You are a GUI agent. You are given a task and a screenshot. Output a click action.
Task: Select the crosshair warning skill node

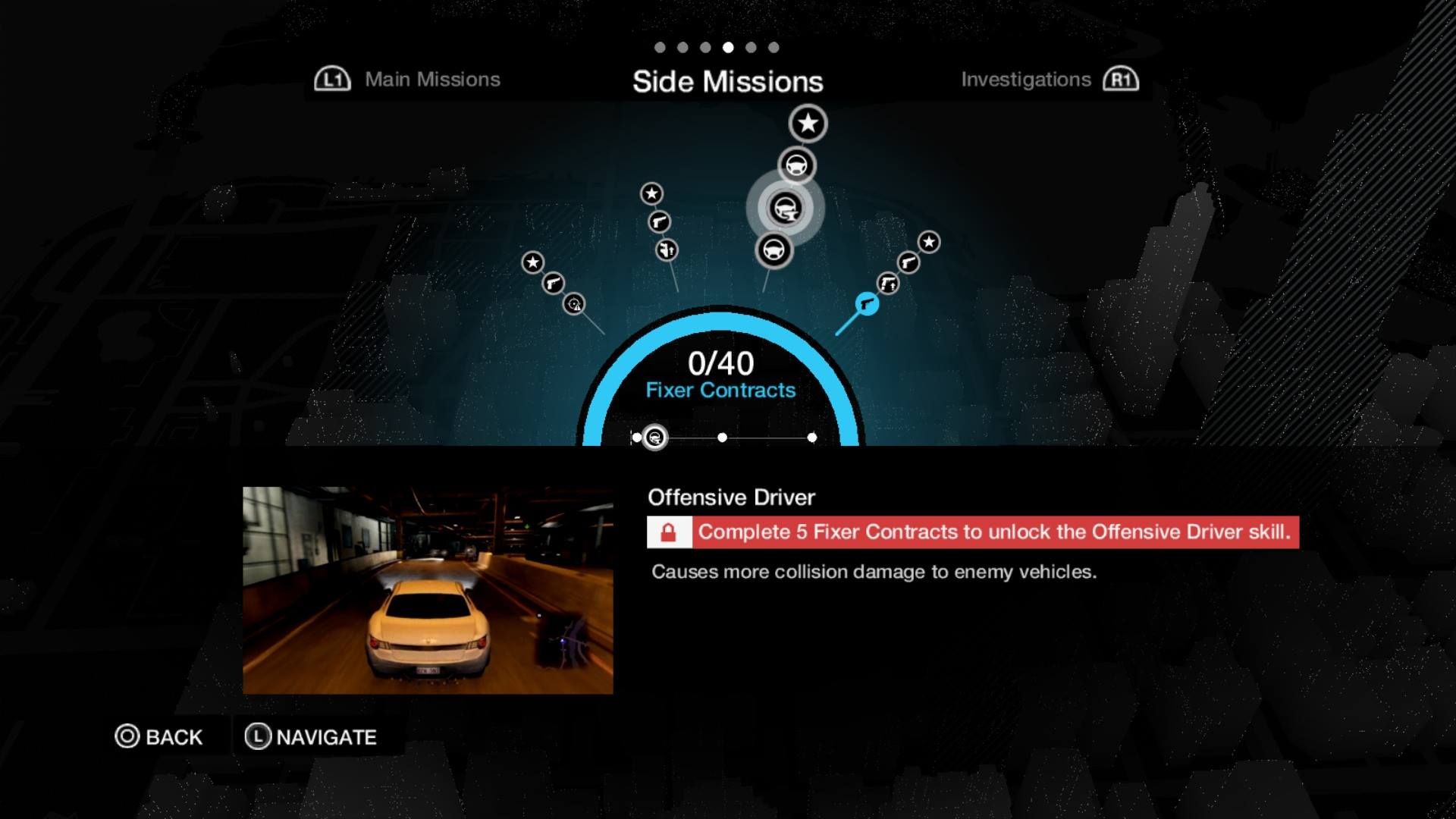(x=574, y=304)
